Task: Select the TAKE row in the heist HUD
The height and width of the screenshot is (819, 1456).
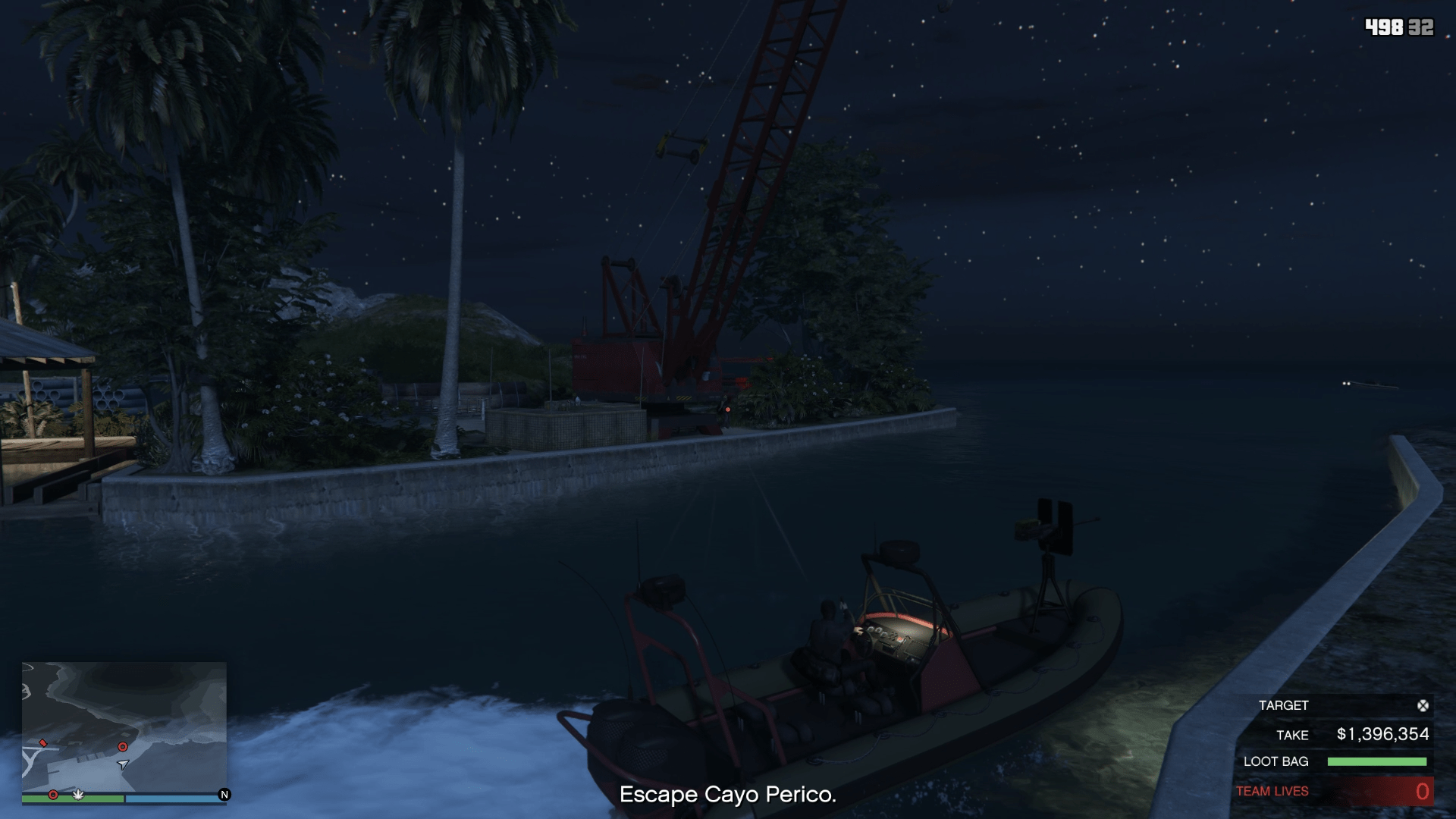Action: 1294,734
